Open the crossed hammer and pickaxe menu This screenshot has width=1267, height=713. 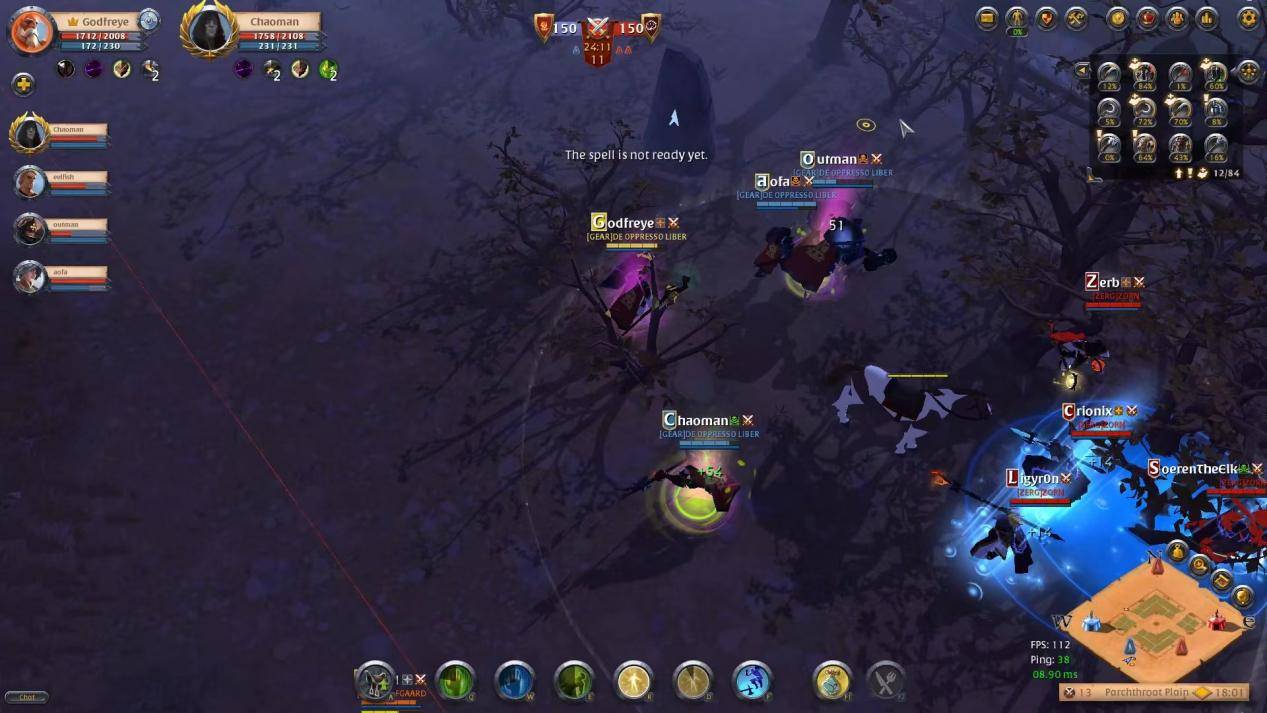pyautogui.click(x=1076, y=18)
